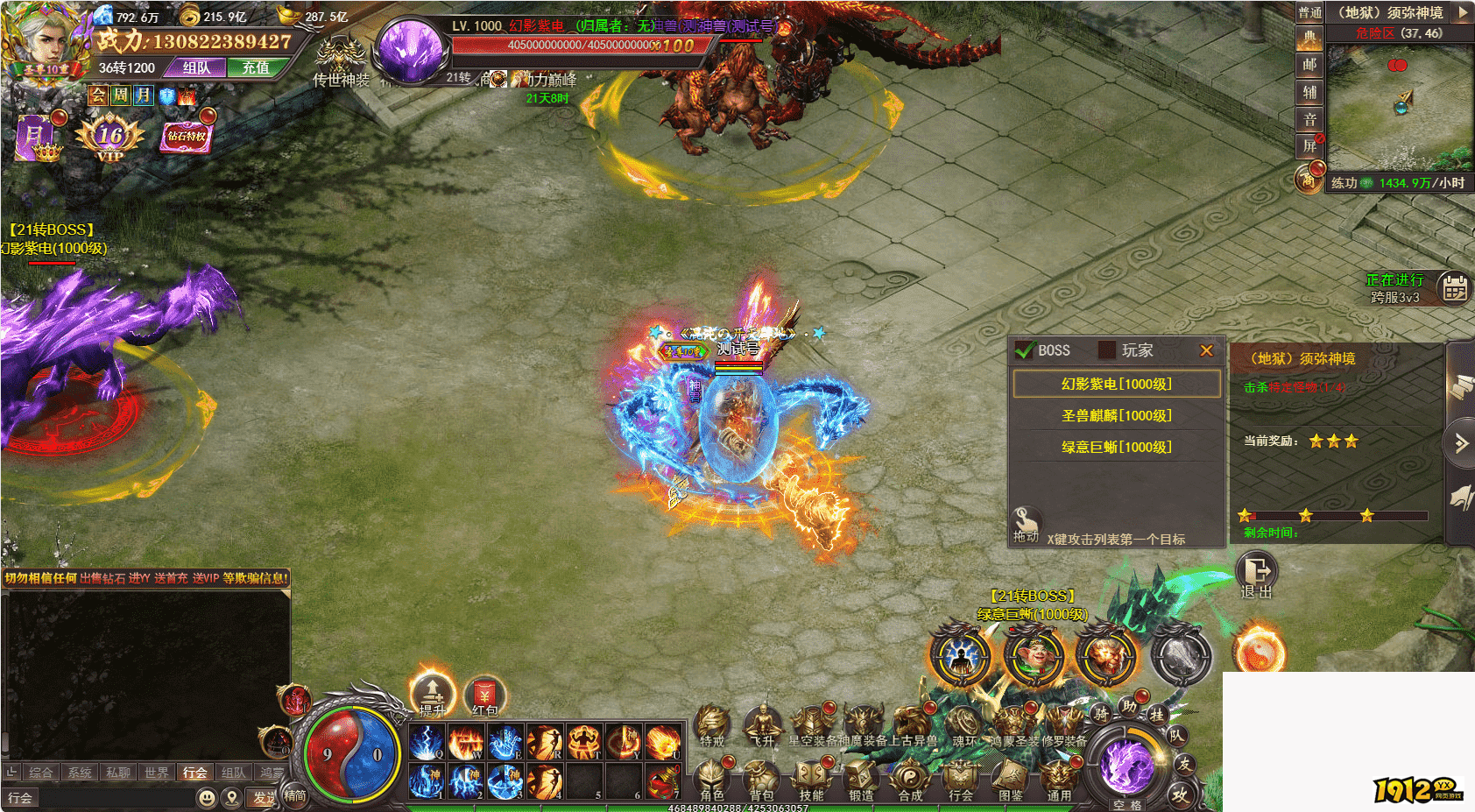Switch chat to the 系统 tab
The height and width of the screenshot is (812, 1475).
coord(80,773)
